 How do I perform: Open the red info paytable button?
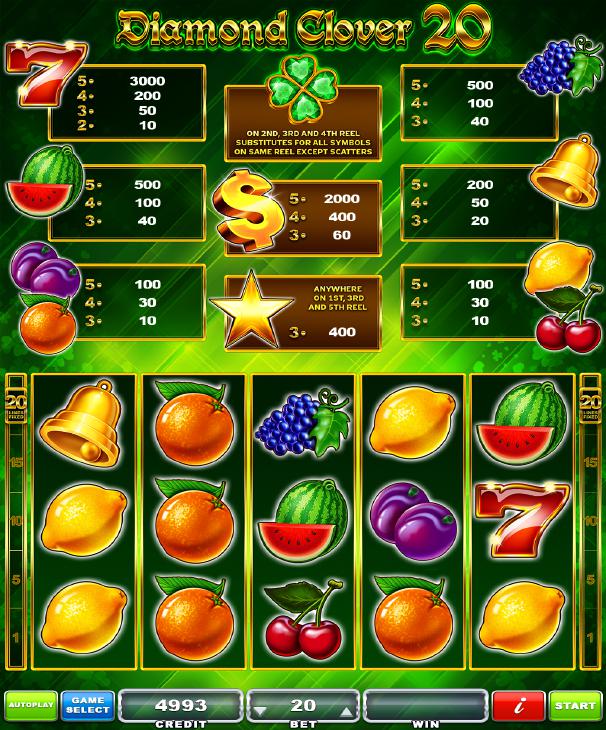(517, 706)
